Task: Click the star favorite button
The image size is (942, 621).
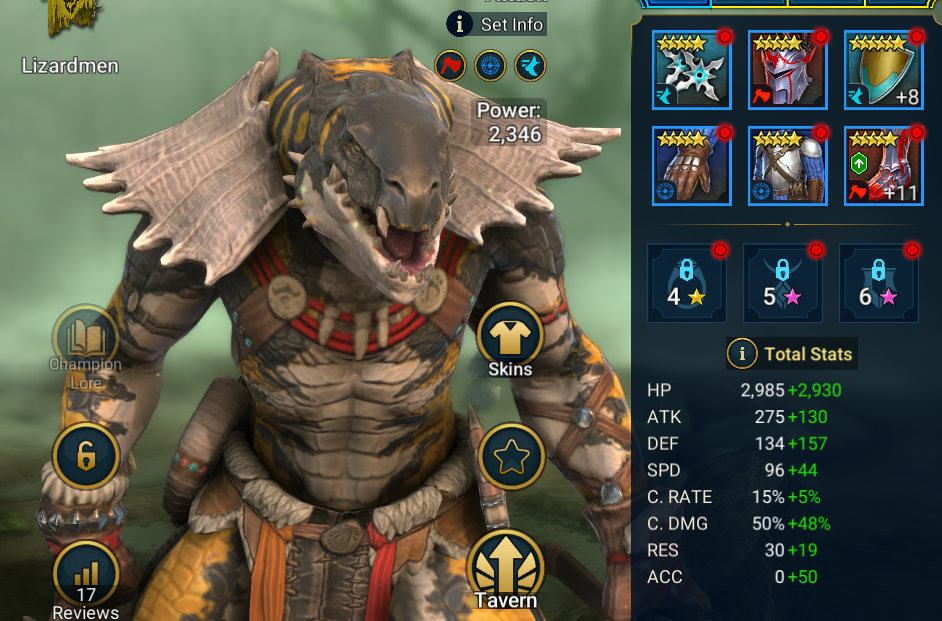Action: pyautogui.click(x=512, y=456)
